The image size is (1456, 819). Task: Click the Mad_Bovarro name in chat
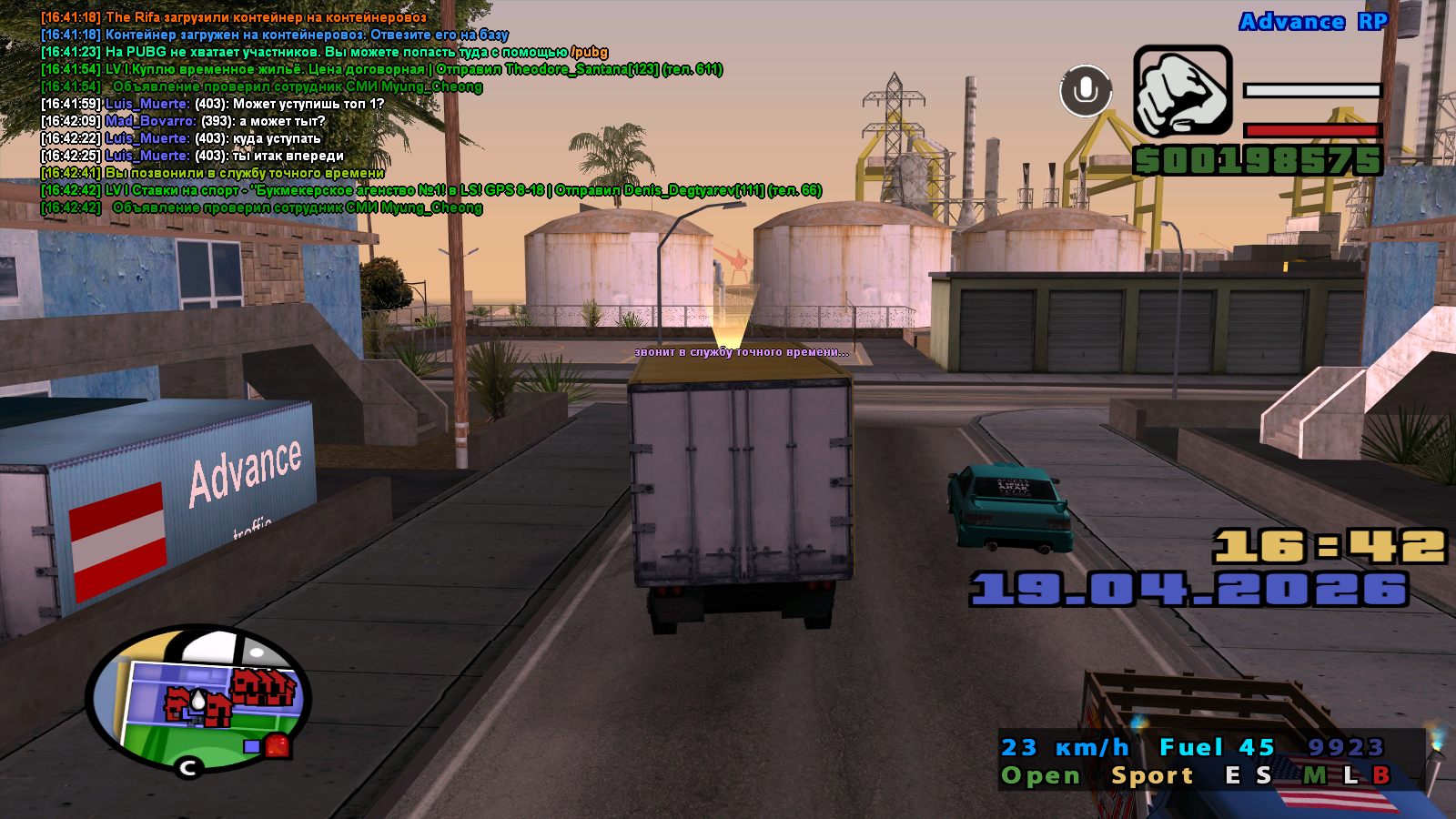[x=150, y=121]
